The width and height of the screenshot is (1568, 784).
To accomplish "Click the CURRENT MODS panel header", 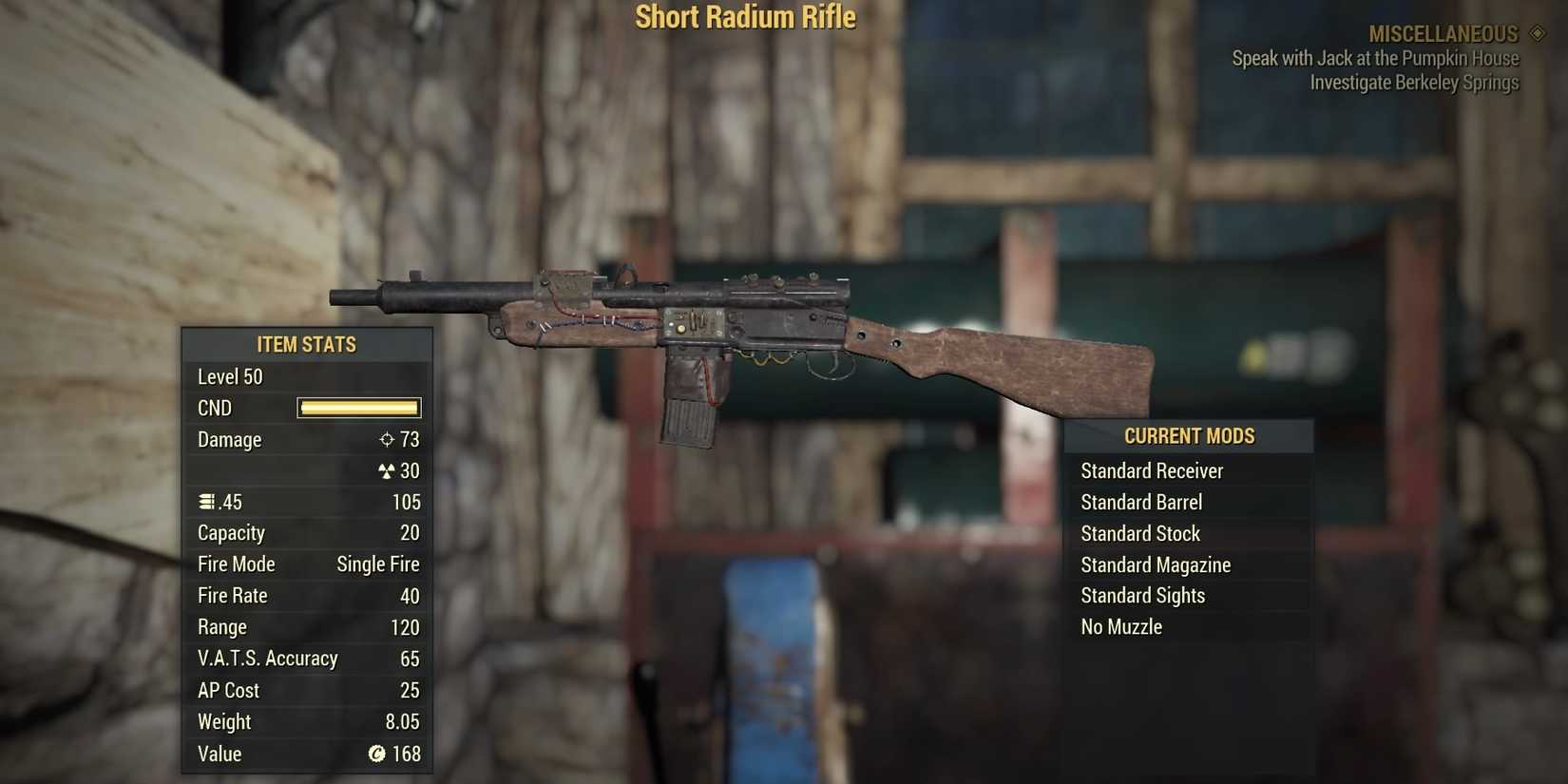I will click(1189, 435).
